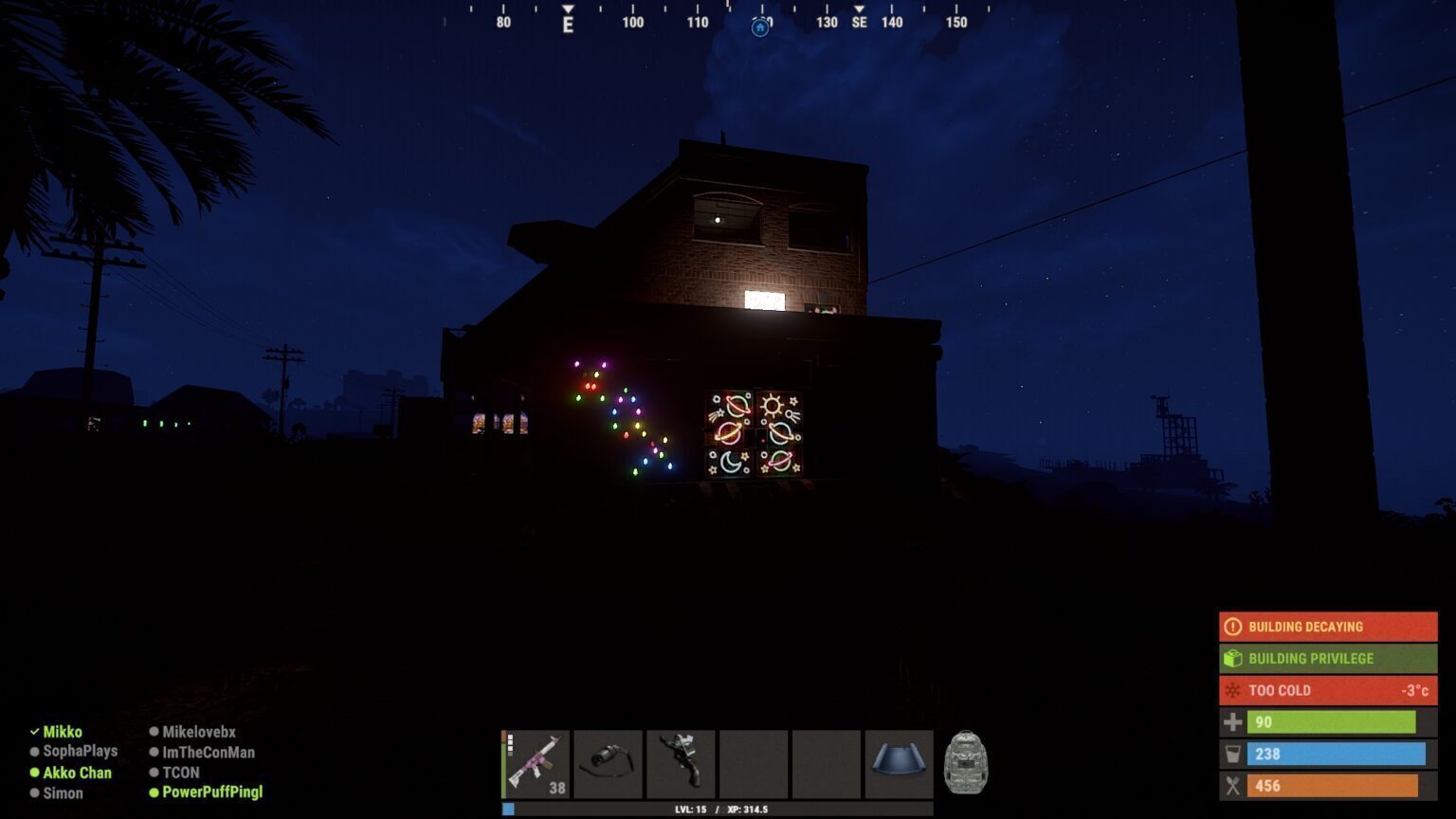Select the black strapped flashlight hotbar slot
Viewport: 1456px width, 819px height.
[x=609, y=764]
